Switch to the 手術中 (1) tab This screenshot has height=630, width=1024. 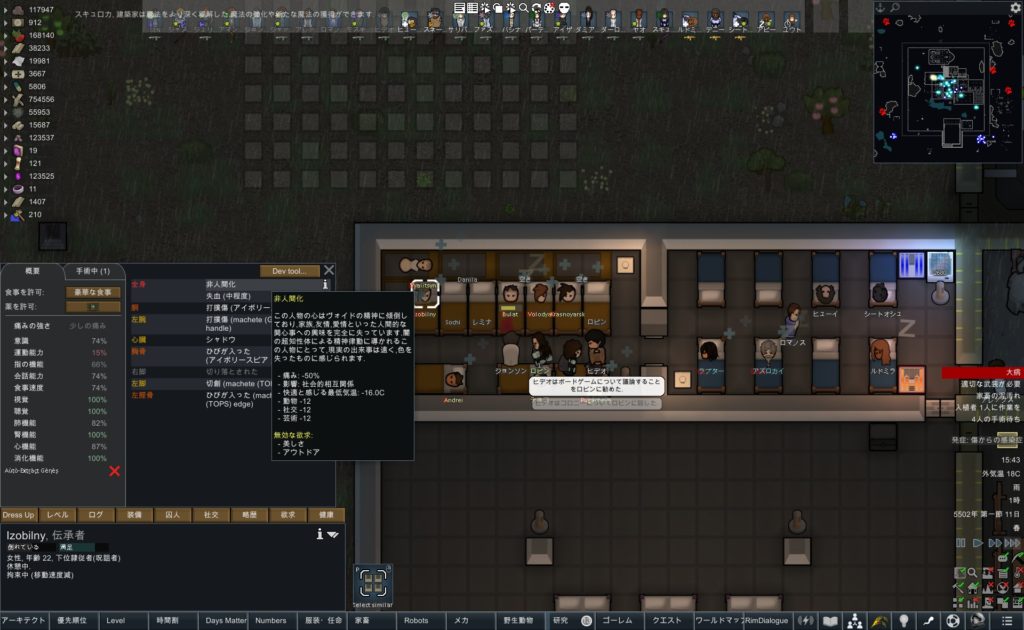(92, 271)
